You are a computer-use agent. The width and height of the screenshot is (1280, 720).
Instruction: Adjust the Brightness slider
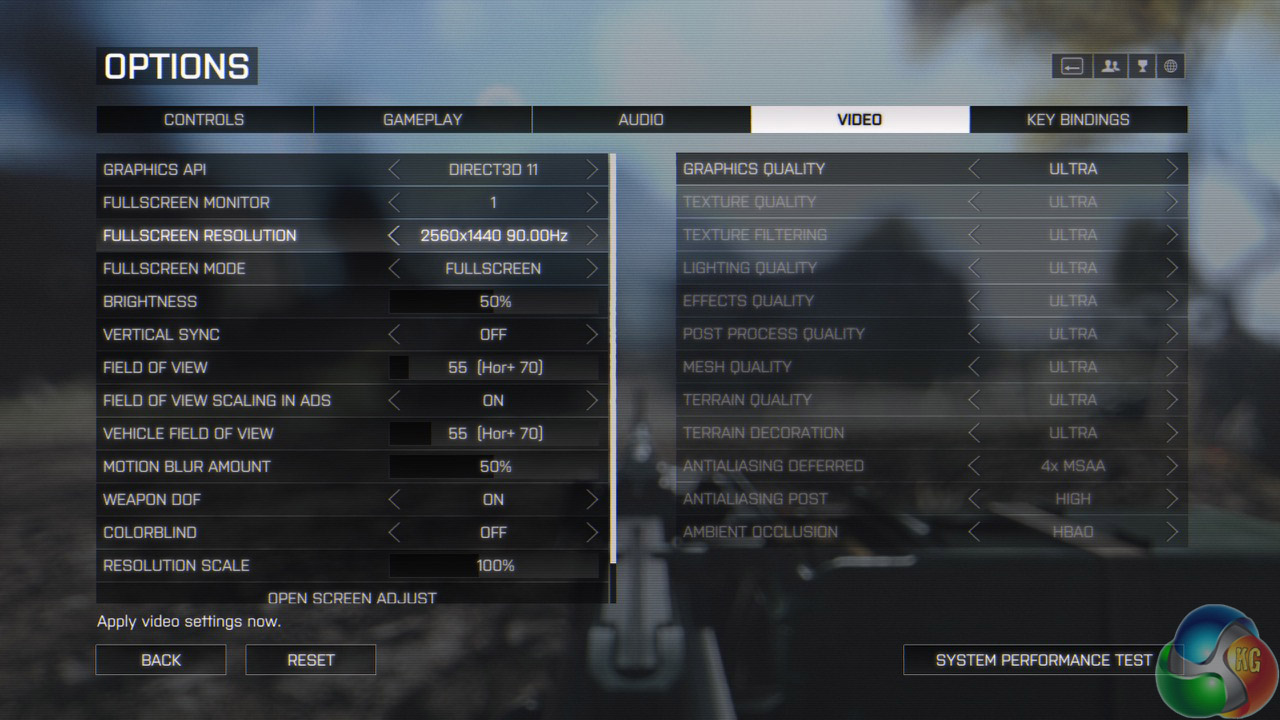pyautogui.click(x=494, y=302)
